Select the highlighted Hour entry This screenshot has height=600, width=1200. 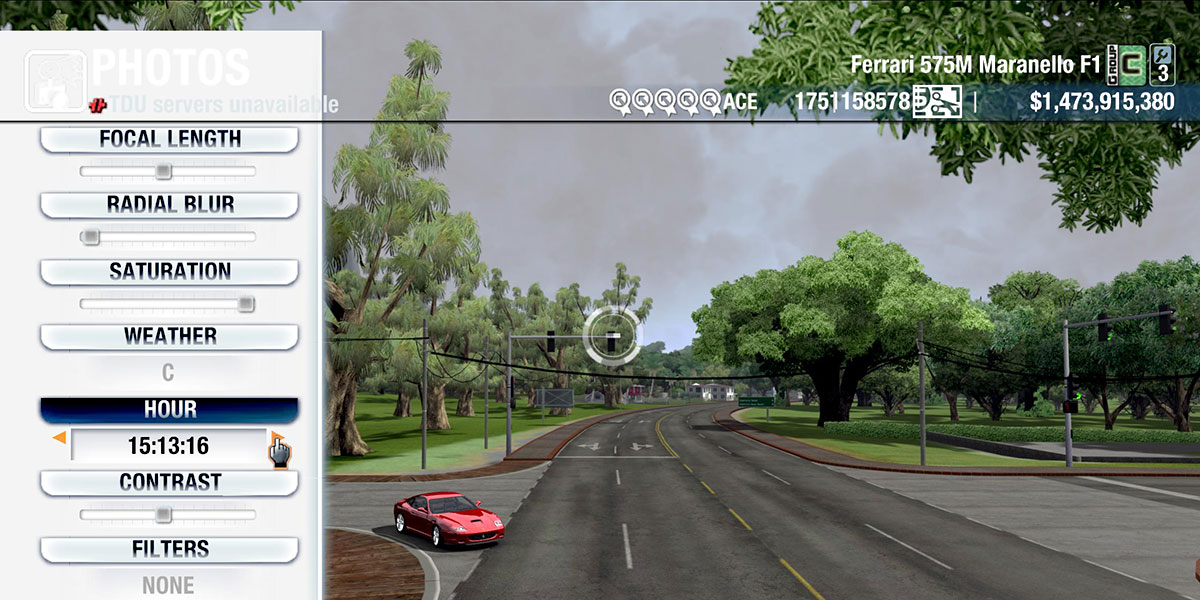169,410
